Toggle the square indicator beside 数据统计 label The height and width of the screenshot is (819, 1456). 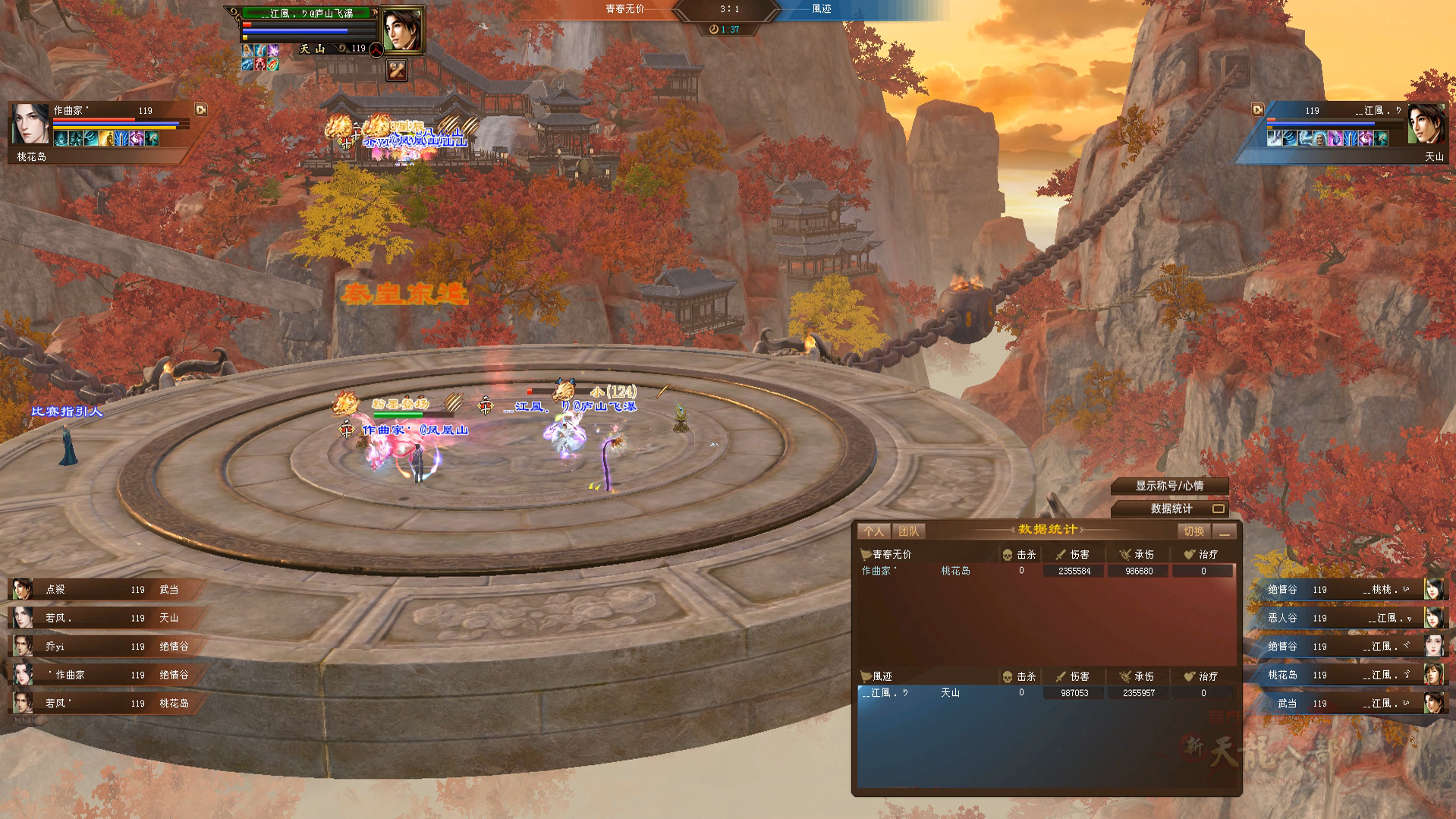pos(1220,510)
